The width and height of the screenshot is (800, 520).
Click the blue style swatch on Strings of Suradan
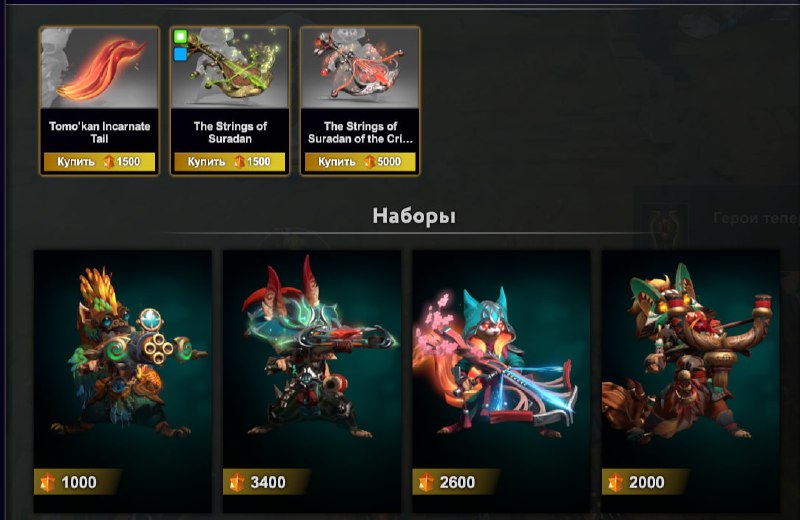pyautogui.click(x=181, y=53)
